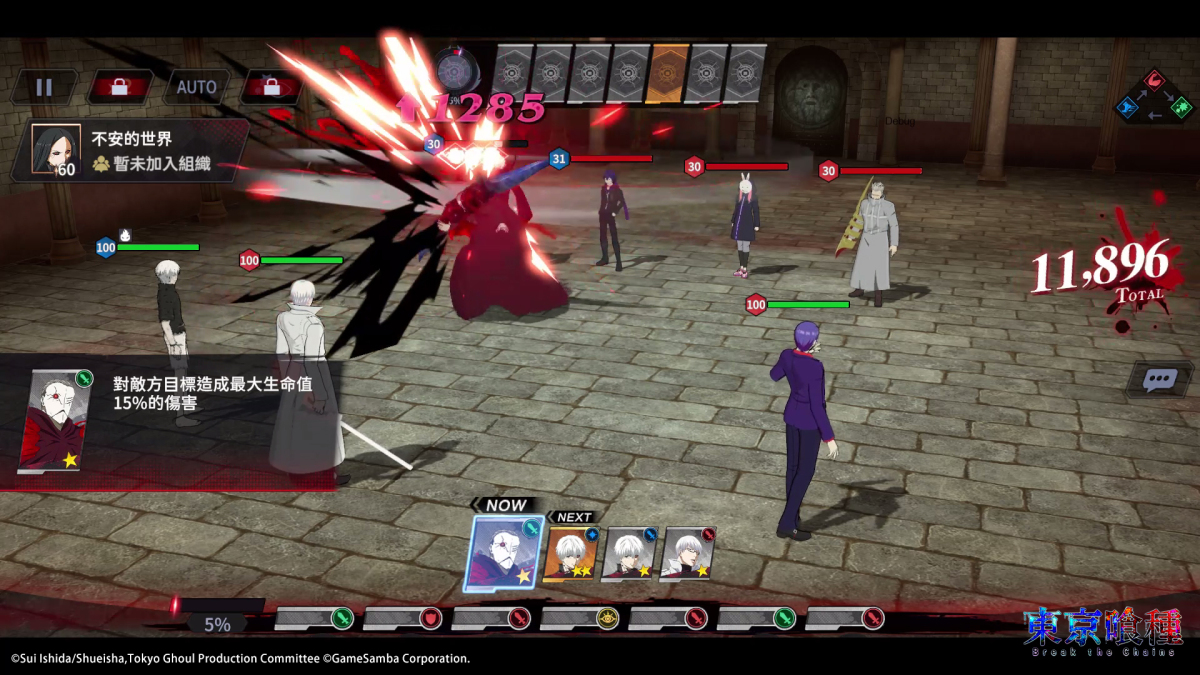Show the element affinity triangle chart
Viewport: 1200px width, 675px height.
coord(1154,95)
